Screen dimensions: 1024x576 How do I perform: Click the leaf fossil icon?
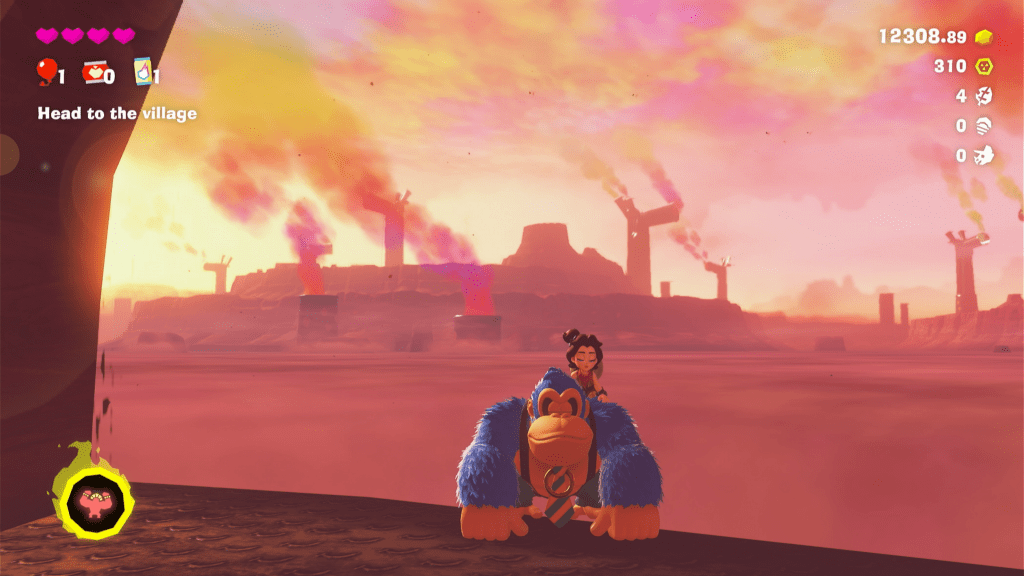[x=984, y=96]
